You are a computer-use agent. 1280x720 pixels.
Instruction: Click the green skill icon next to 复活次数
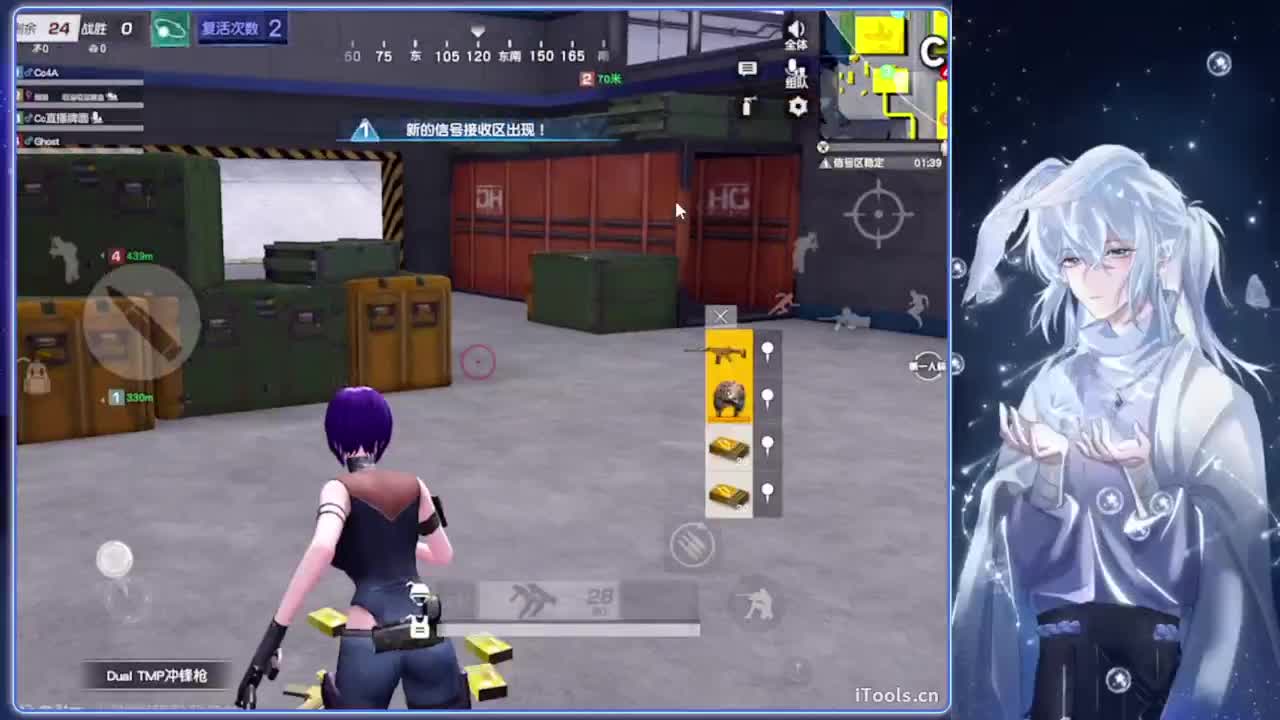170,29
